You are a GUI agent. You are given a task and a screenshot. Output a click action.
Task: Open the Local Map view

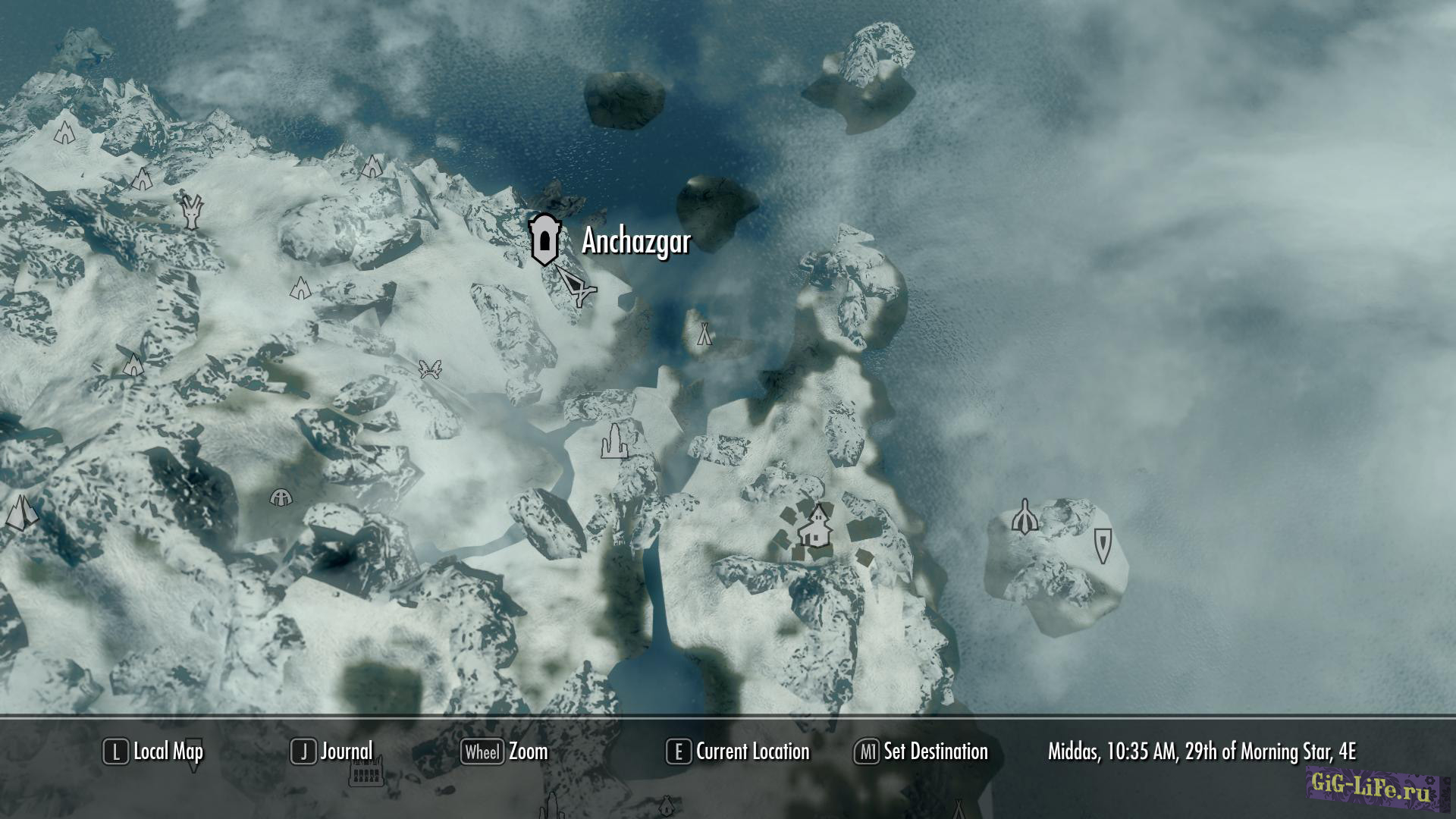[154, 752]
